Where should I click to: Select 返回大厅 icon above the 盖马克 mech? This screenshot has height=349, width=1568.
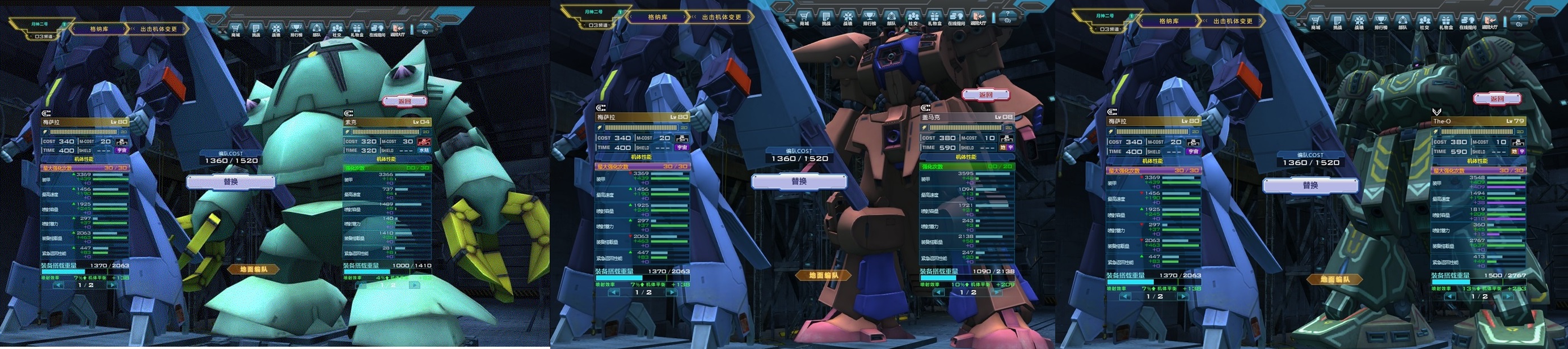(x=978, y=18)
